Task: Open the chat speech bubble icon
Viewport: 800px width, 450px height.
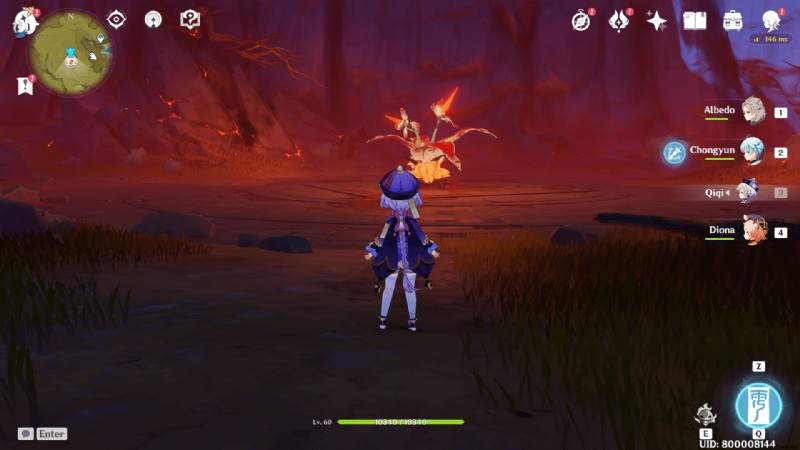Action: tap(25, 434)
